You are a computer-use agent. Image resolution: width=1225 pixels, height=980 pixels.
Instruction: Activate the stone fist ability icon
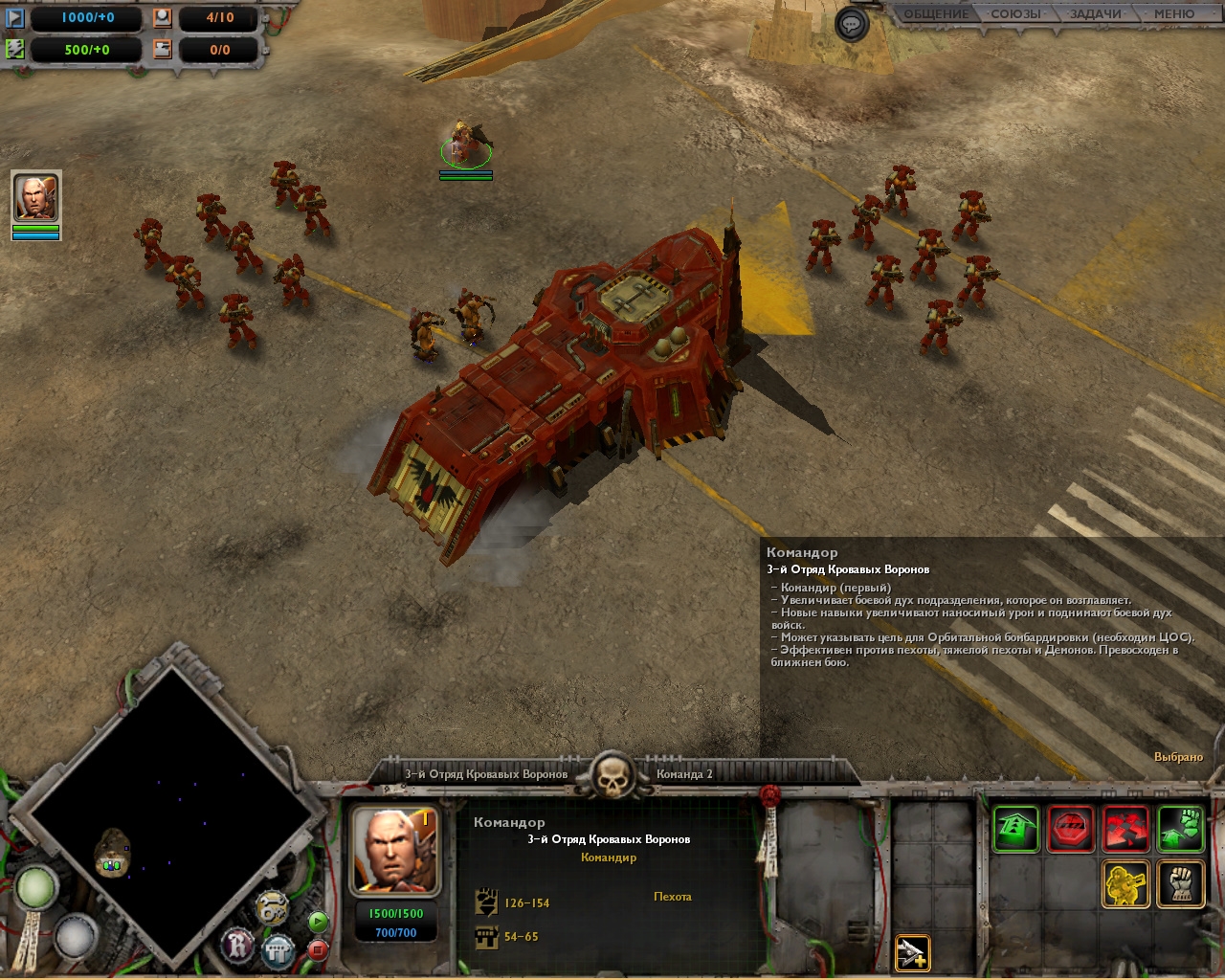1181,883
